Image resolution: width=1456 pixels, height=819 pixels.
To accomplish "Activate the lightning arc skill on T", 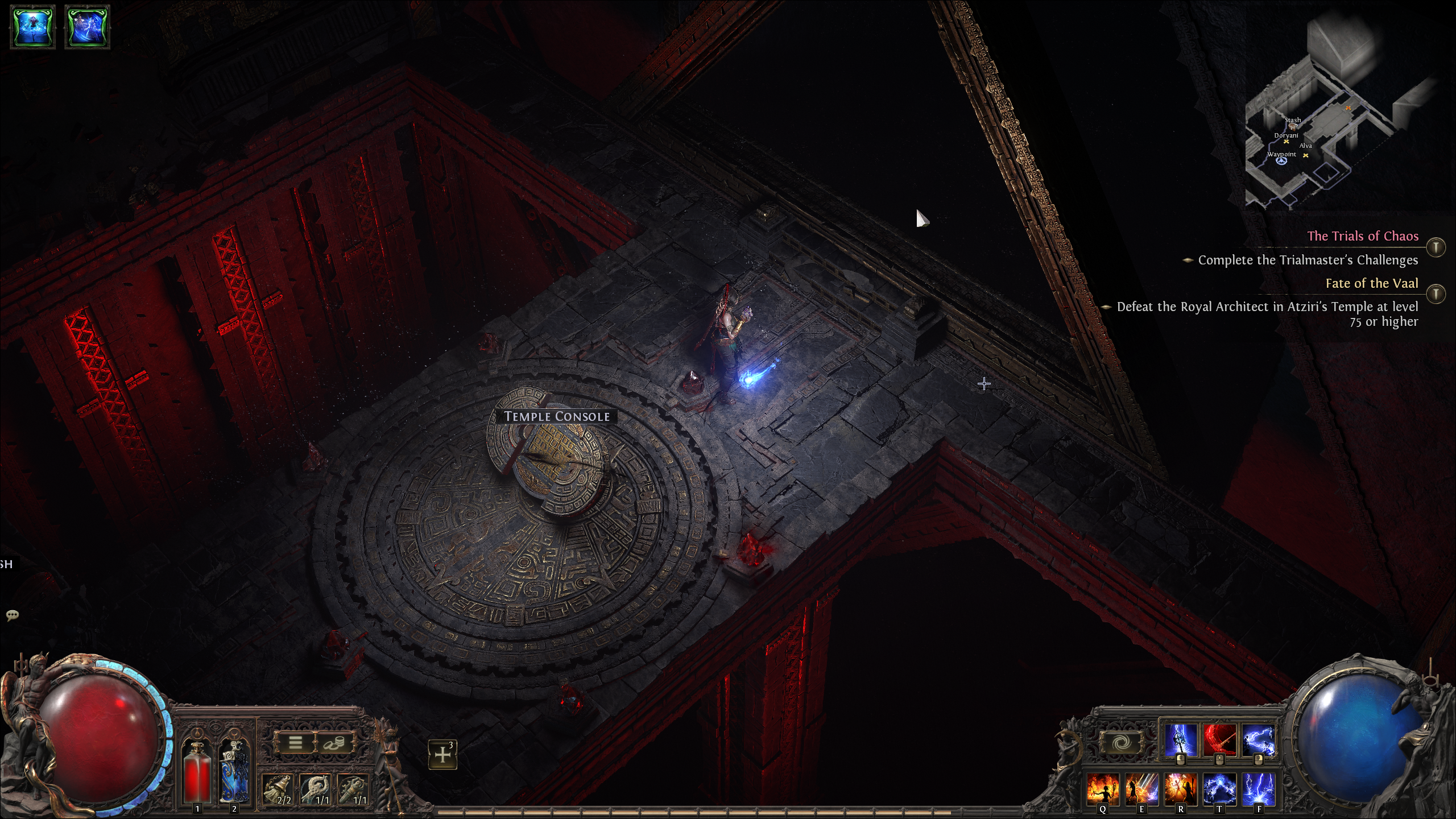I will [x=1219, y=789].
